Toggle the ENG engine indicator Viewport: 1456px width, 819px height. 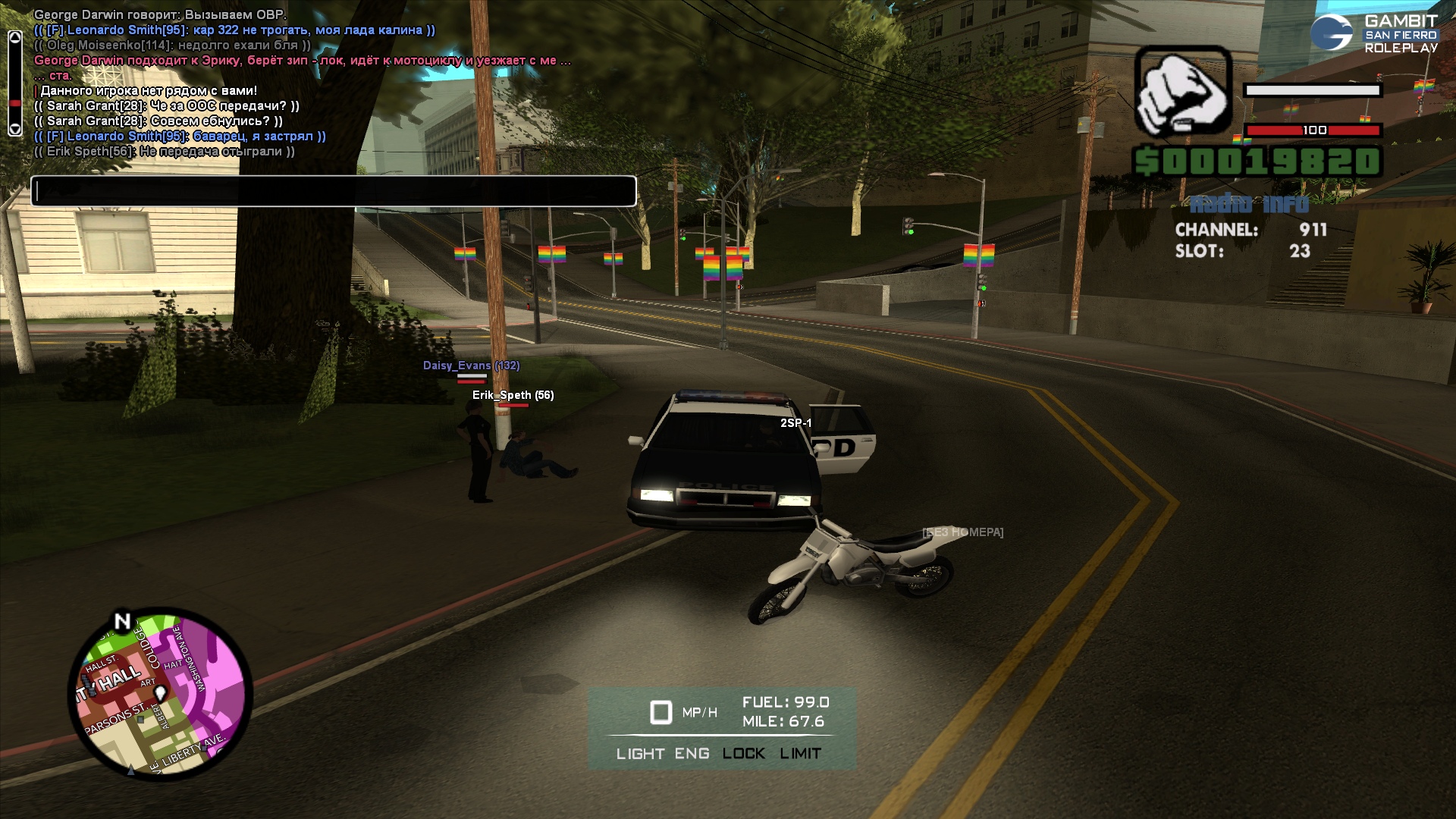(692, 754)
